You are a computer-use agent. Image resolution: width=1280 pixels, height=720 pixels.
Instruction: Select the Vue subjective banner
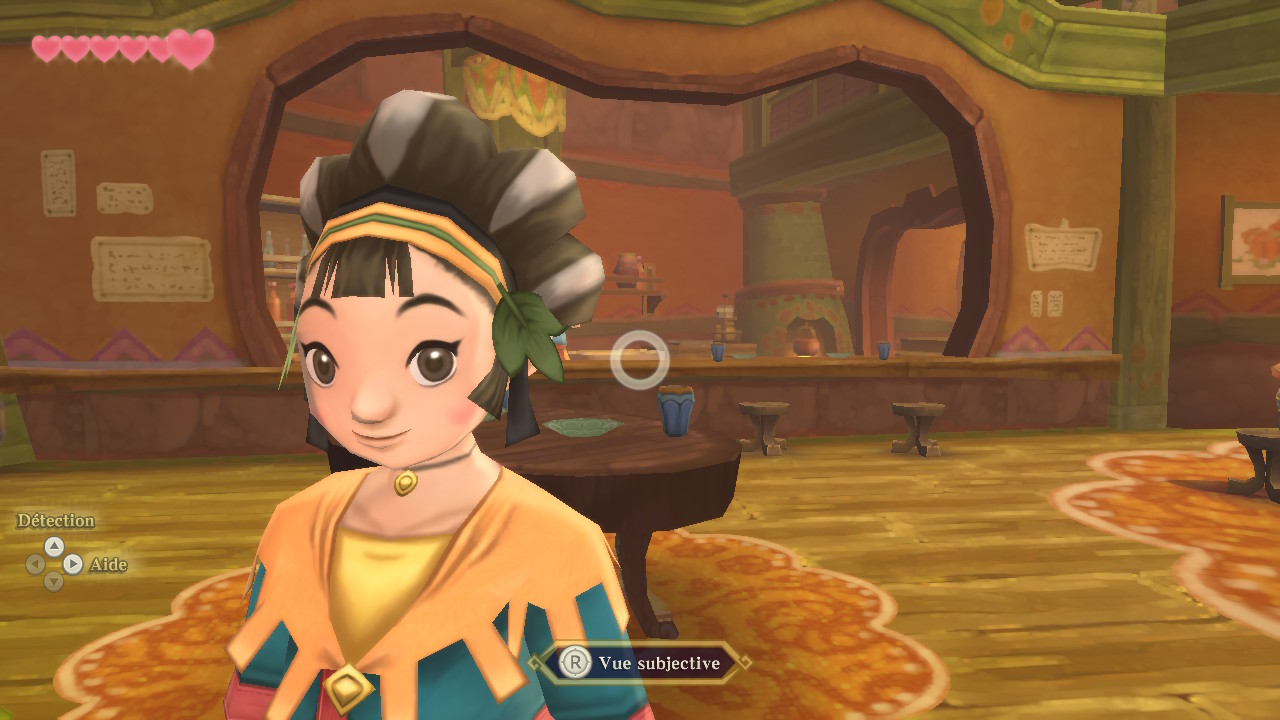[640, 663]
